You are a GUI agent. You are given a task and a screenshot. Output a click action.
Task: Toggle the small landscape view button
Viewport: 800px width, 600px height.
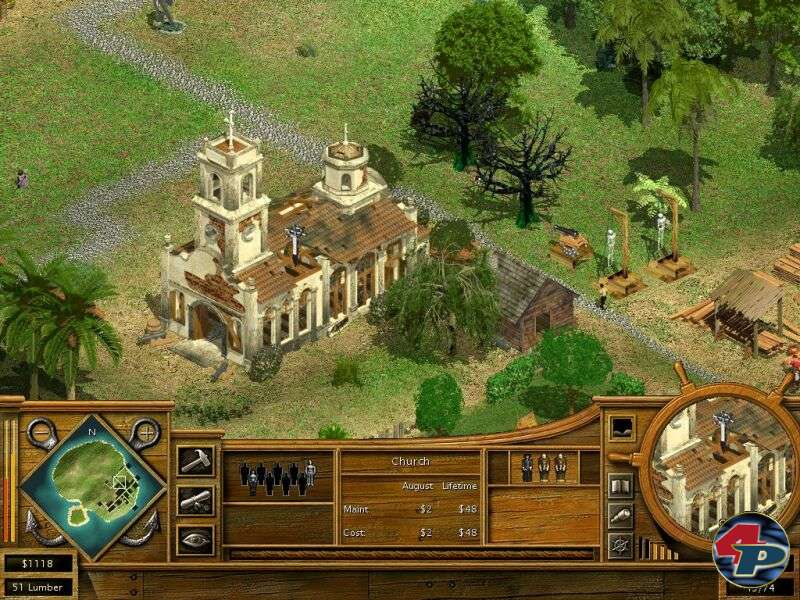point(621,427)
